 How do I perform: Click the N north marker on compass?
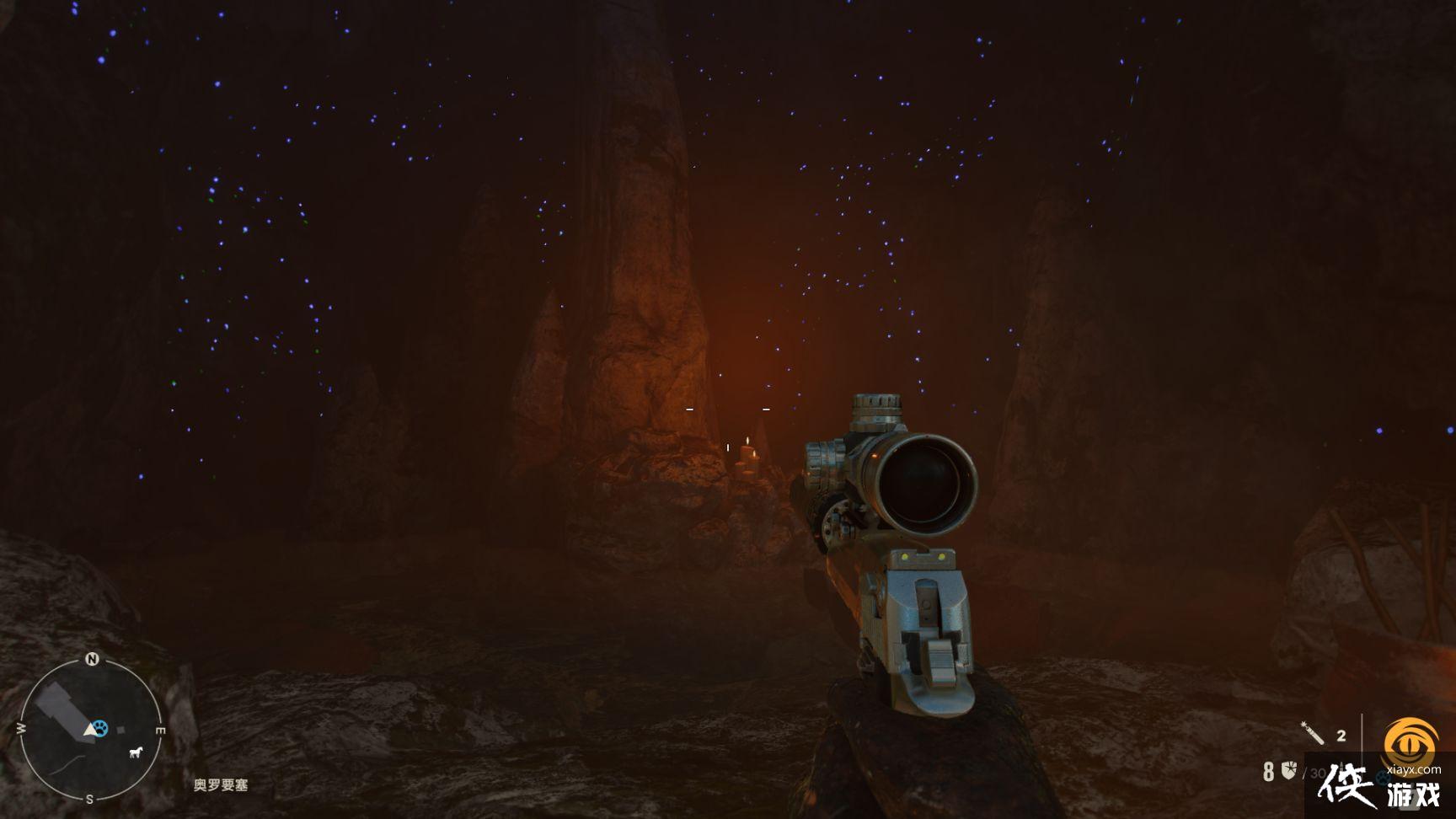click(x=92, y=660)
